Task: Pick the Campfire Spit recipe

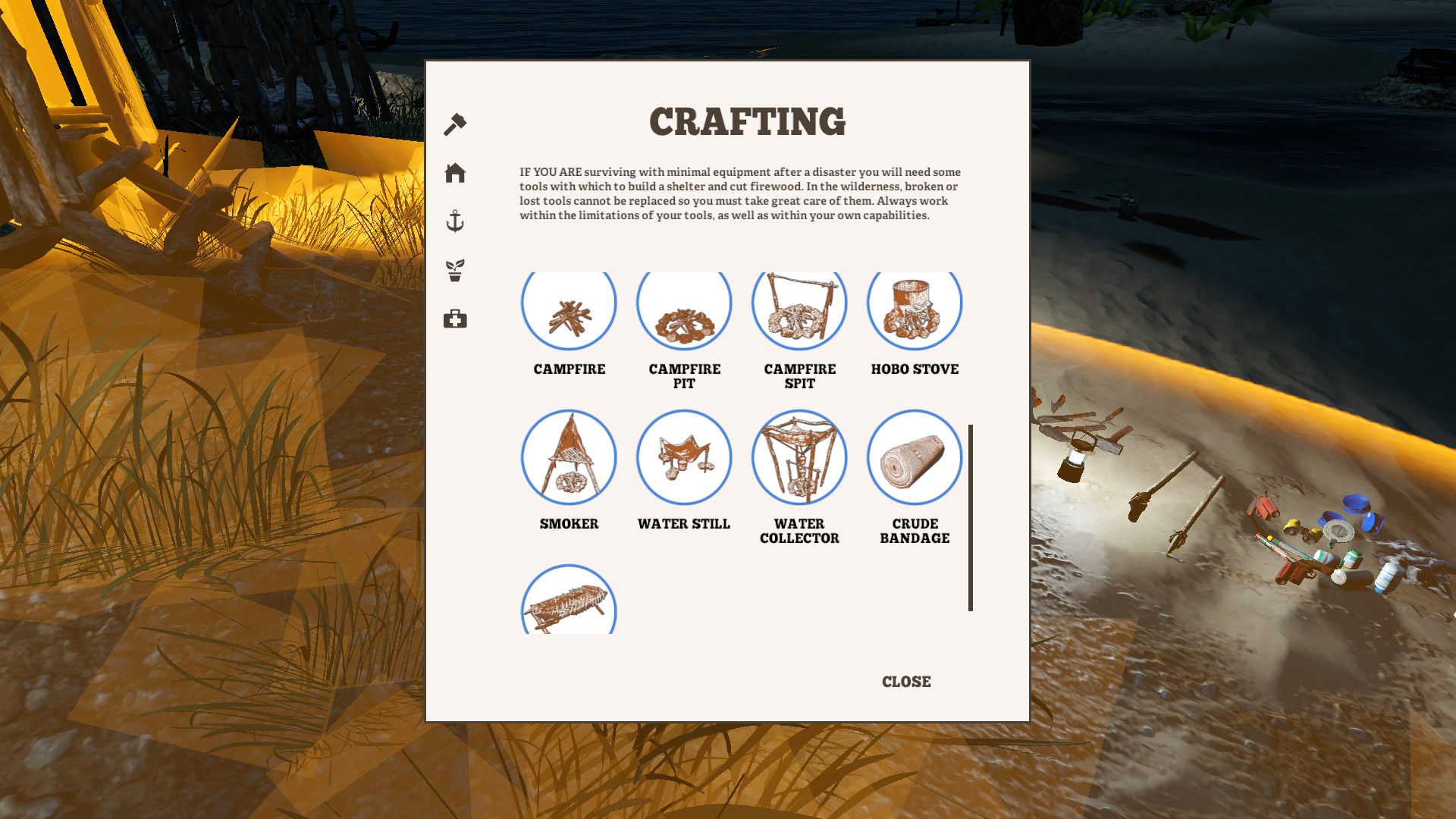Action: pyautogui.click(x=799, y=307)
